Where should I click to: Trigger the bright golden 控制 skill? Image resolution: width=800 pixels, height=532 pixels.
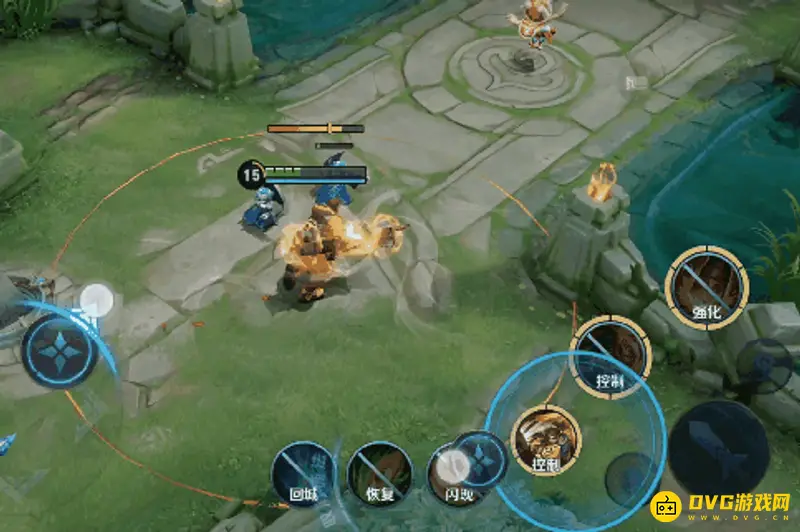pyautogui.click(x=545, y=438)
